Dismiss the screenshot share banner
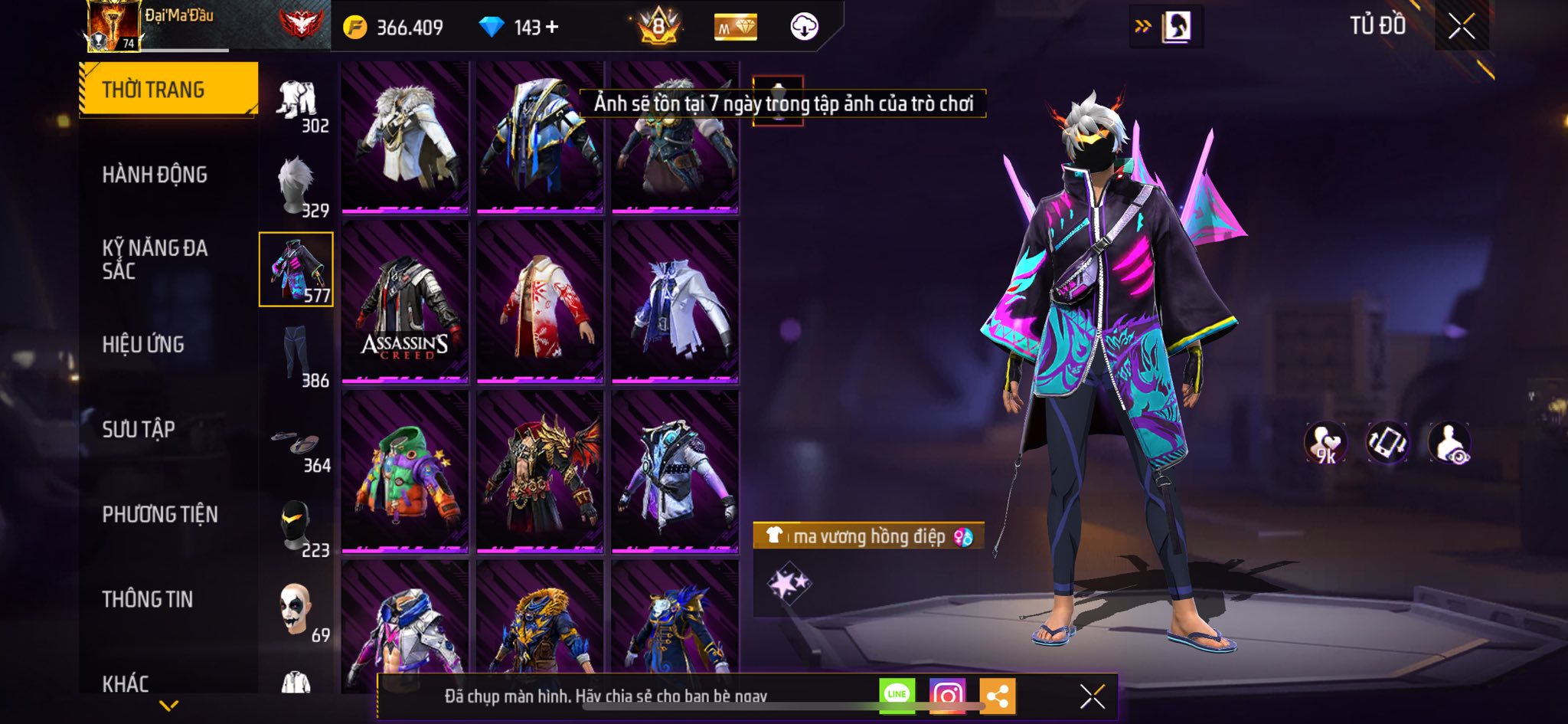The width and height of the screenshot is (1568, 724). coord(1092,696)
